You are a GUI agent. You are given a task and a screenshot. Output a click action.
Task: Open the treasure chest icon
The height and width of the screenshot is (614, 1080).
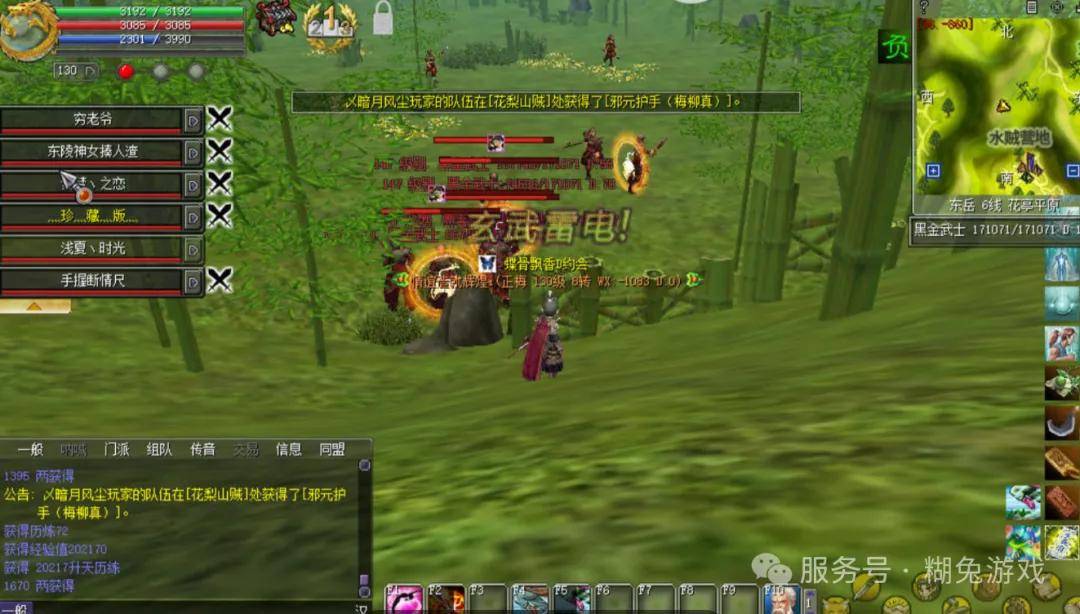[x=275, y=18]
